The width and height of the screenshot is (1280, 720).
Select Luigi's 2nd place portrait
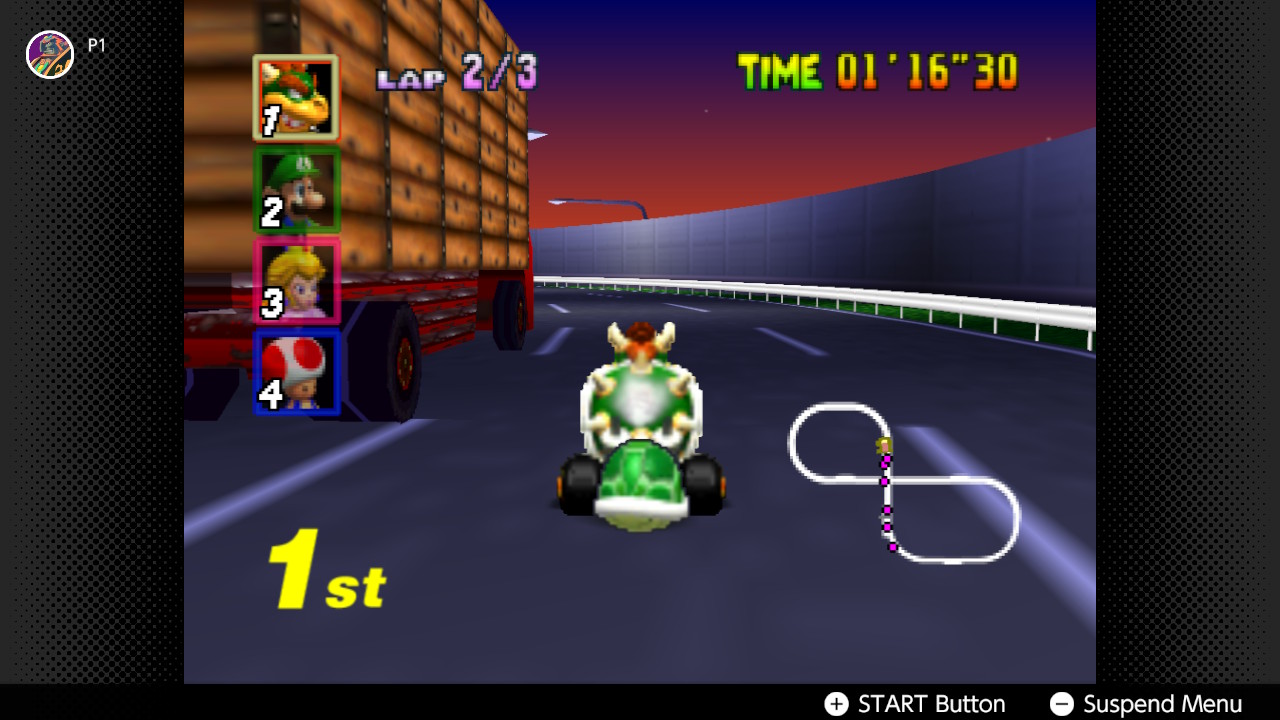pyautogui.click(x=297, y=190)
